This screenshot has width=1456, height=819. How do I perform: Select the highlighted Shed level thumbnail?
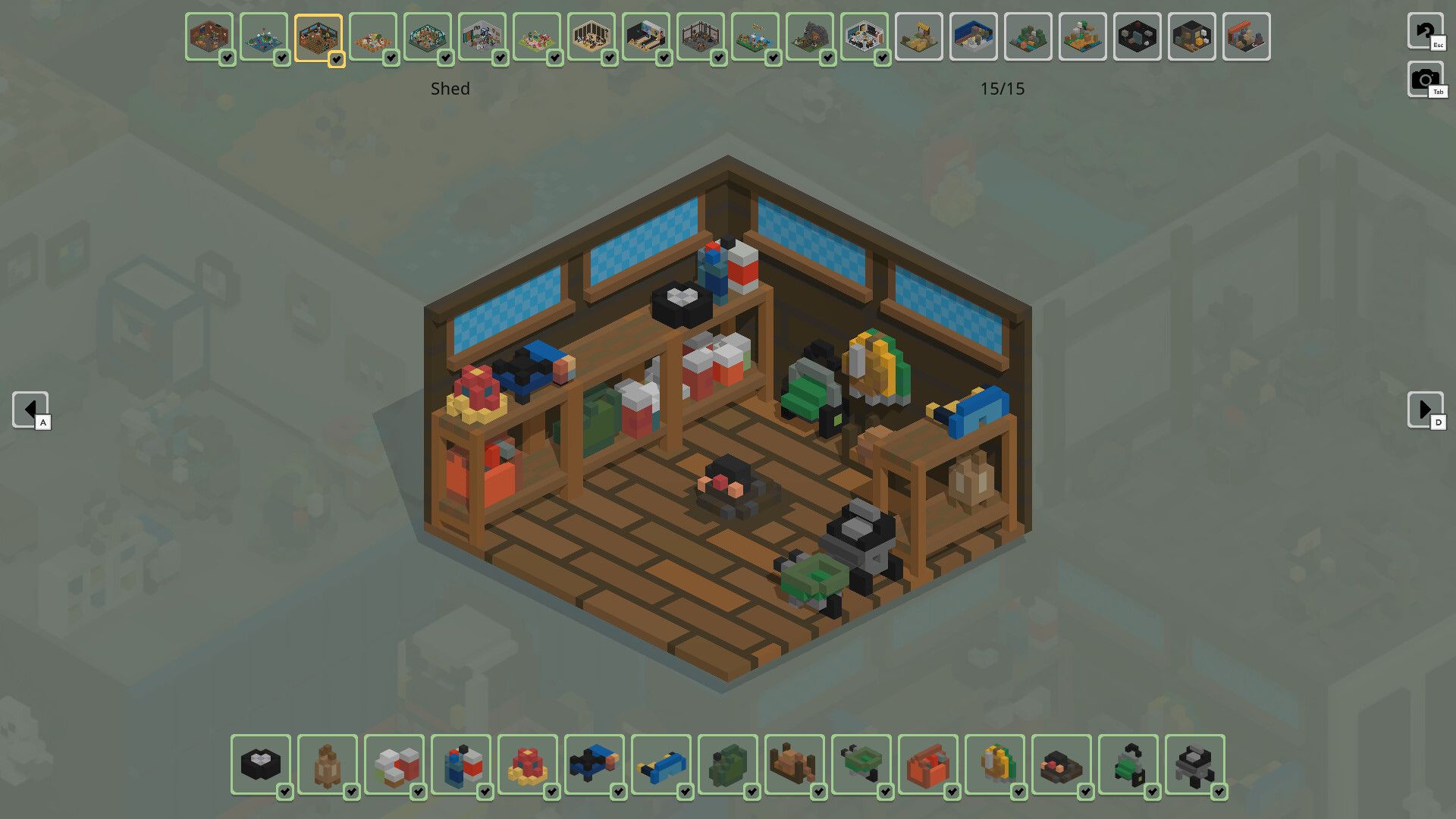pos(318,37)
